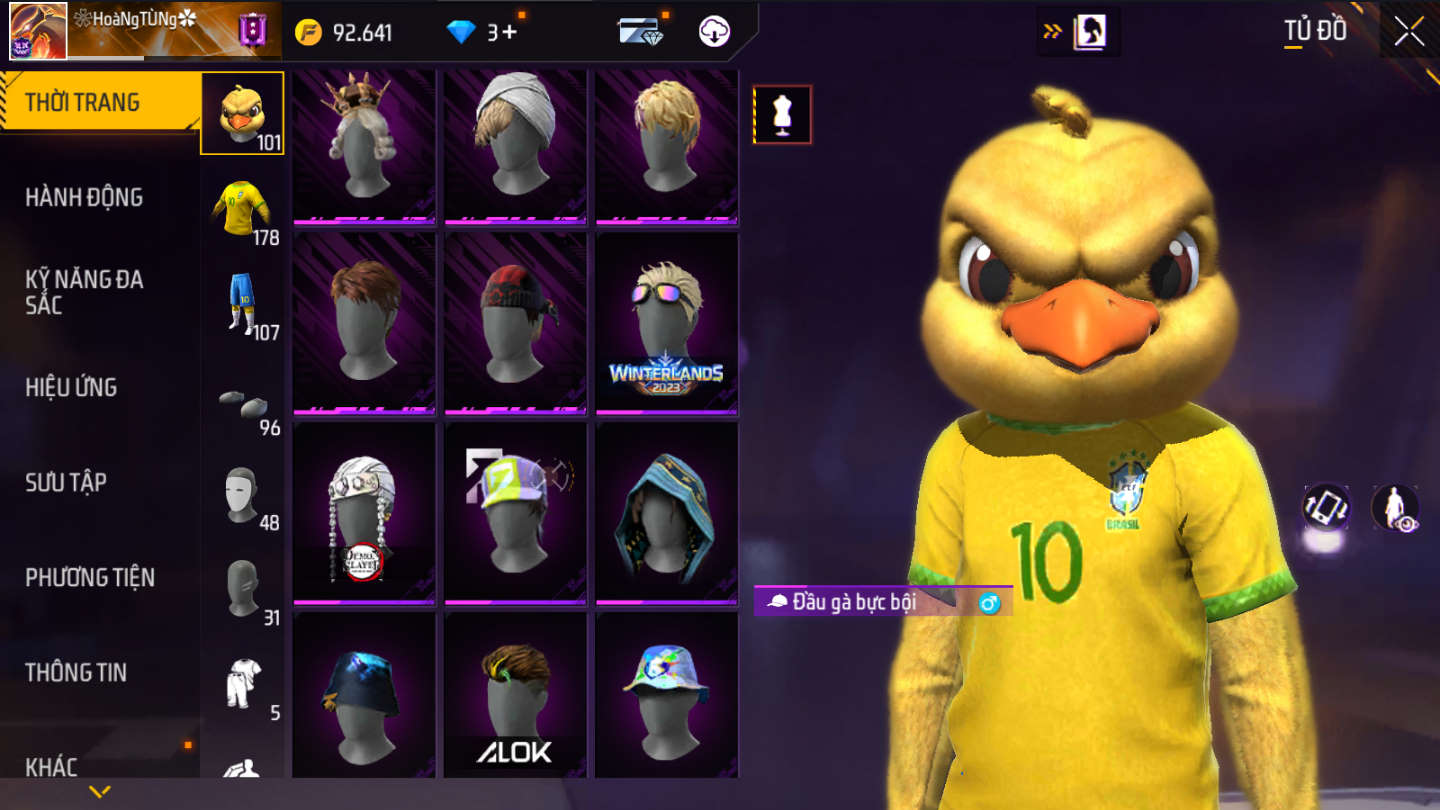The height and width of the screenshot is (810, 1440).
Task: Add diamonds with the plus button
Action: (509, 32)
